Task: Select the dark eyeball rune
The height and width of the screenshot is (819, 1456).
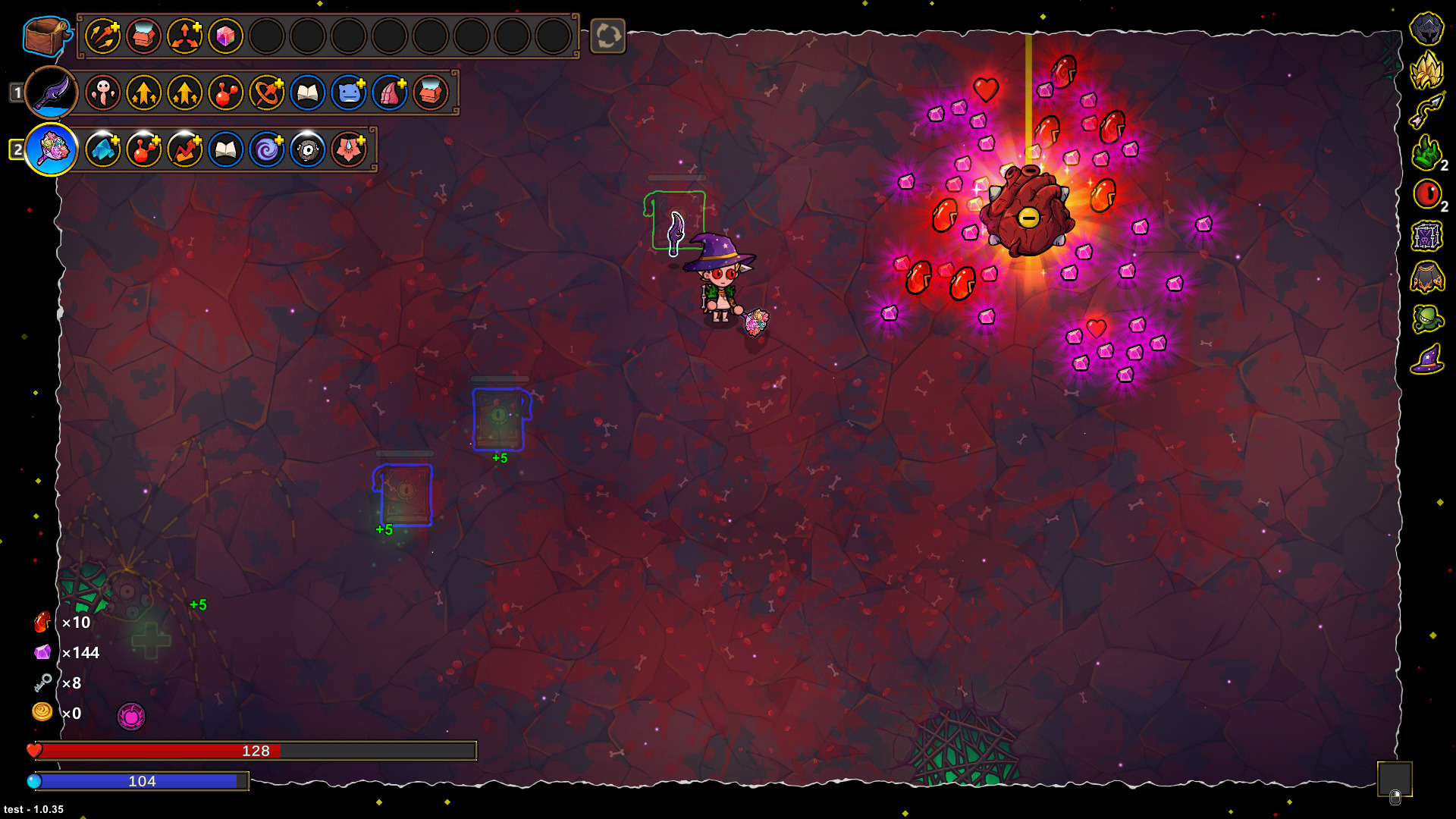Action: click(x=307, y=149)
